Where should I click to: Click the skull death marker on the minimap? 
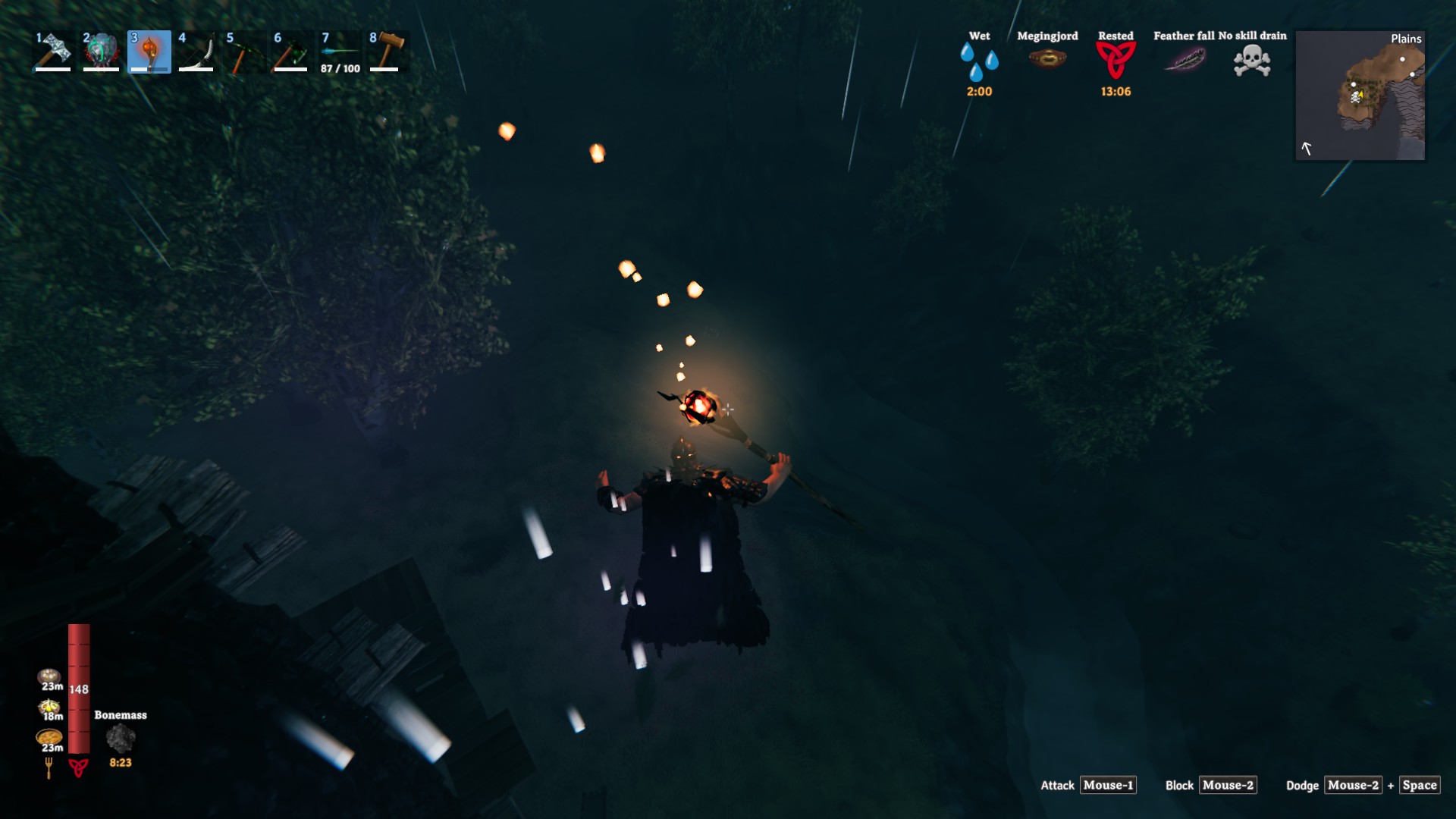point(1356,97)
